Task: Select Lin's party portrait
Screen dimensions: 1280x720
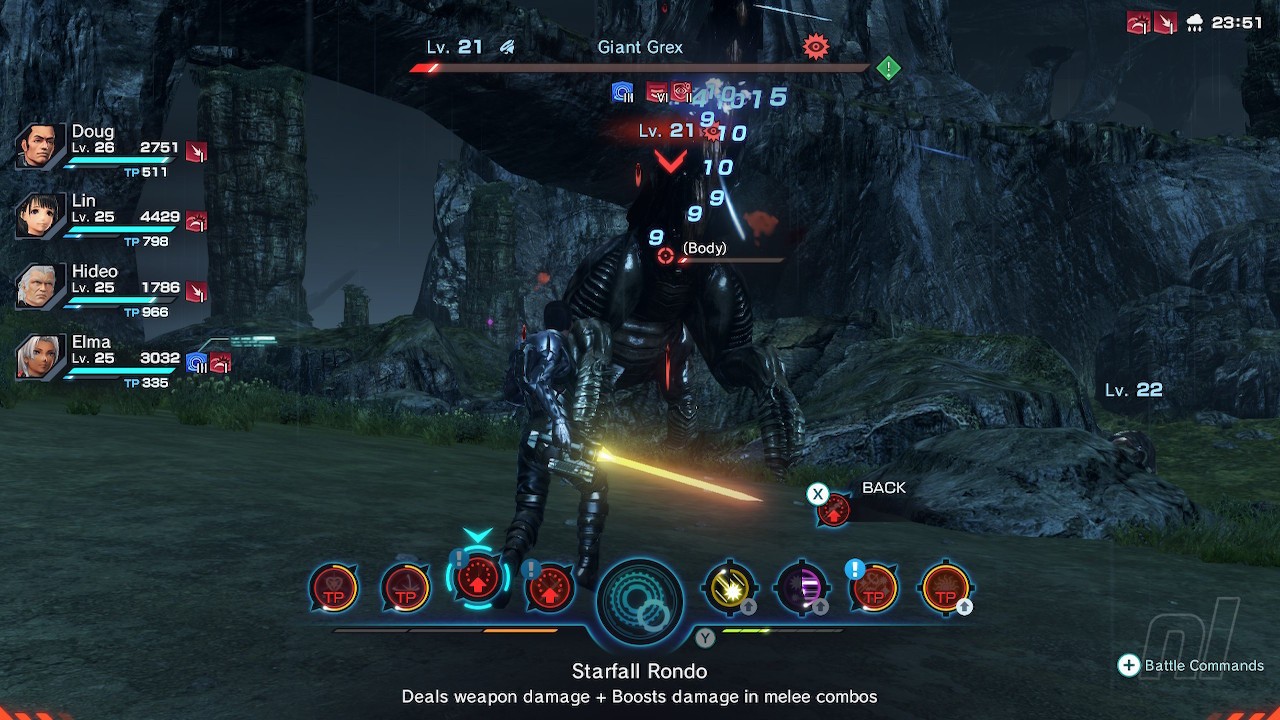Action: pos(40,217)
